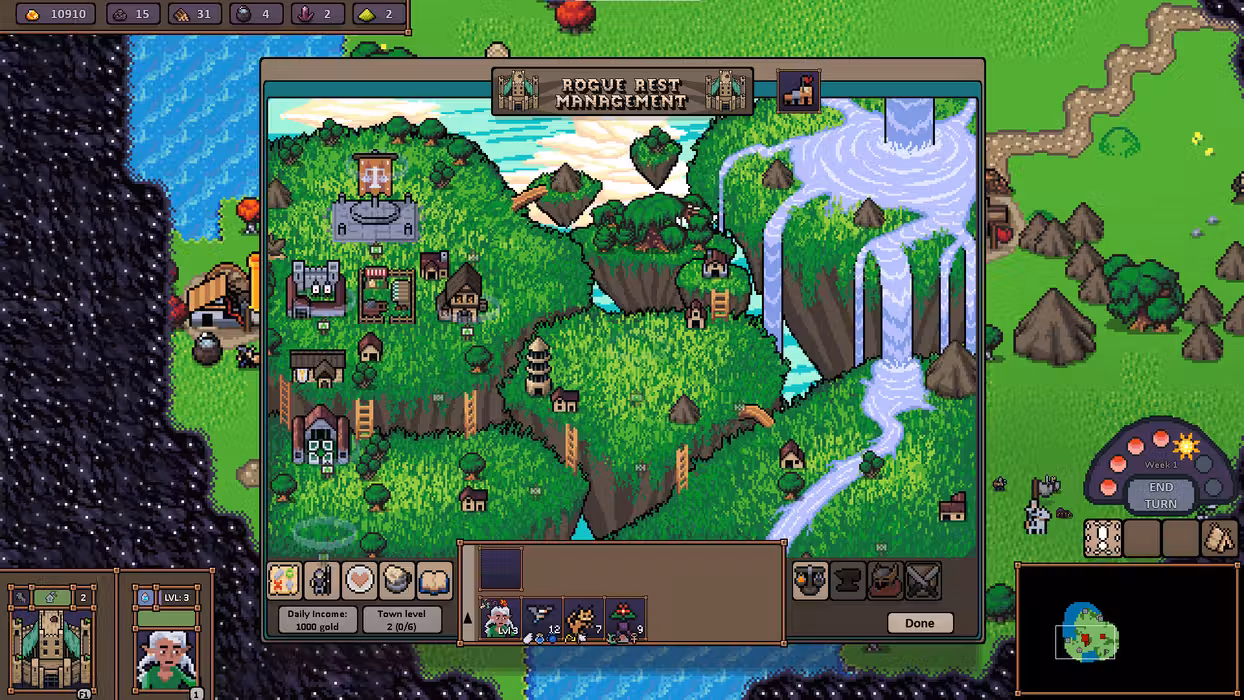This screenshot has height=700, width=1244.
Task: Confirm town management with Done
Action: pyautogui.click(x=919, y=623)
